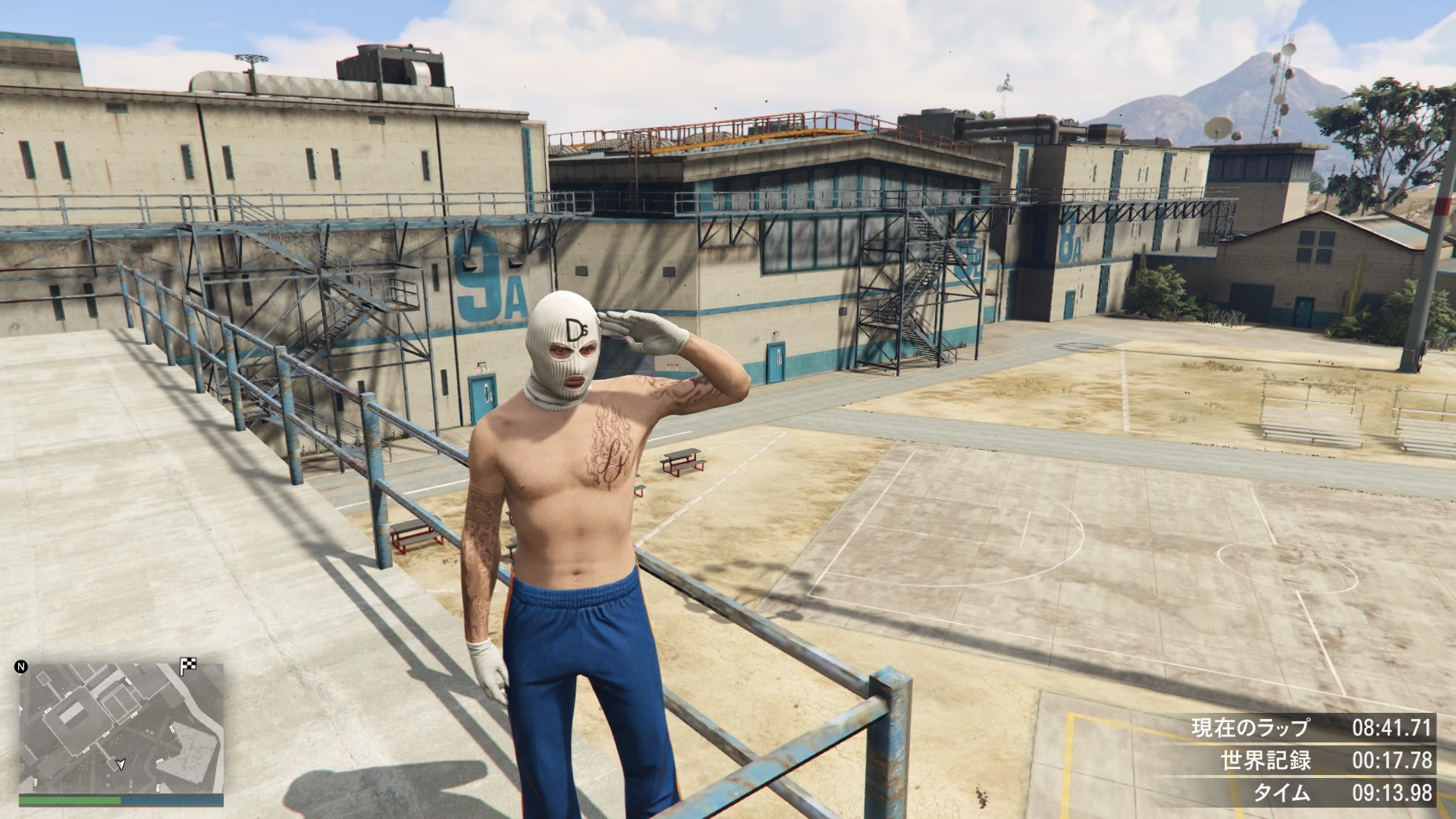Click the north compass indicator on the minimap
This screenshot has height=819, width=1456.
[x=21, y=667]
